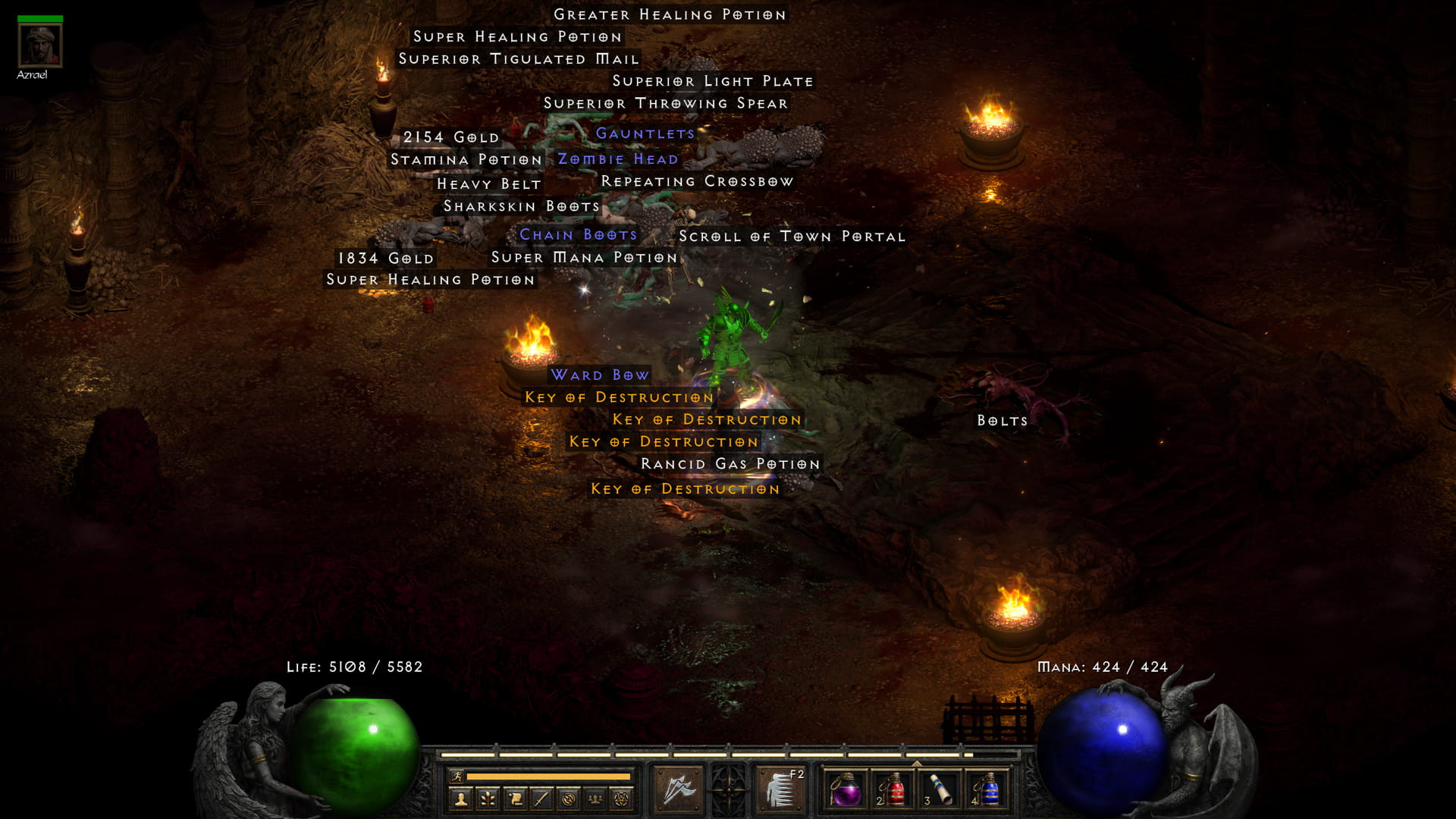Open the party screen icon
The width and height of the screenshot is (1456, 819).
596,798
